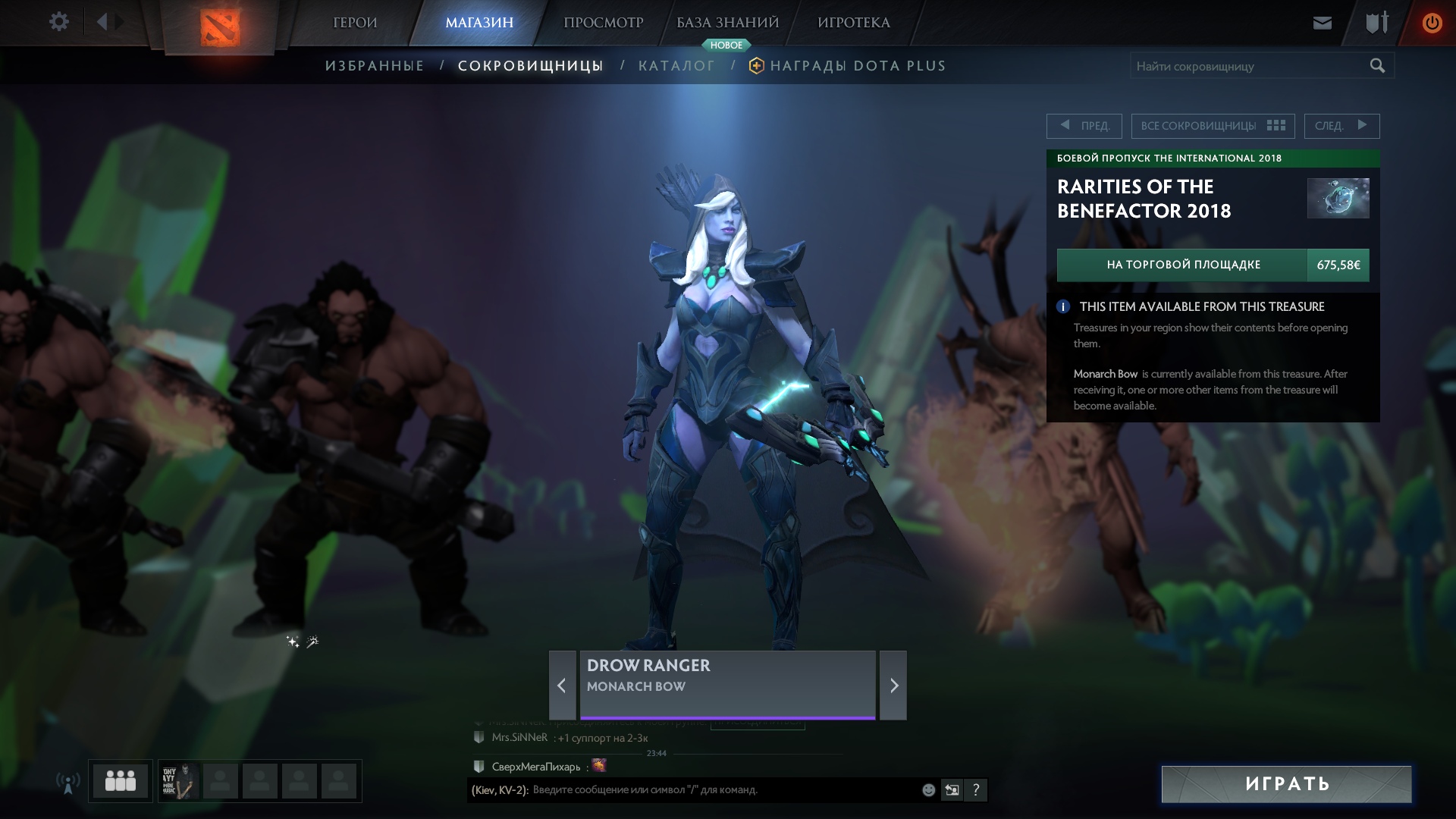Quit the game with power button
The width and height of the screenshot is (1456, 819).
[x=1431, y=23]
